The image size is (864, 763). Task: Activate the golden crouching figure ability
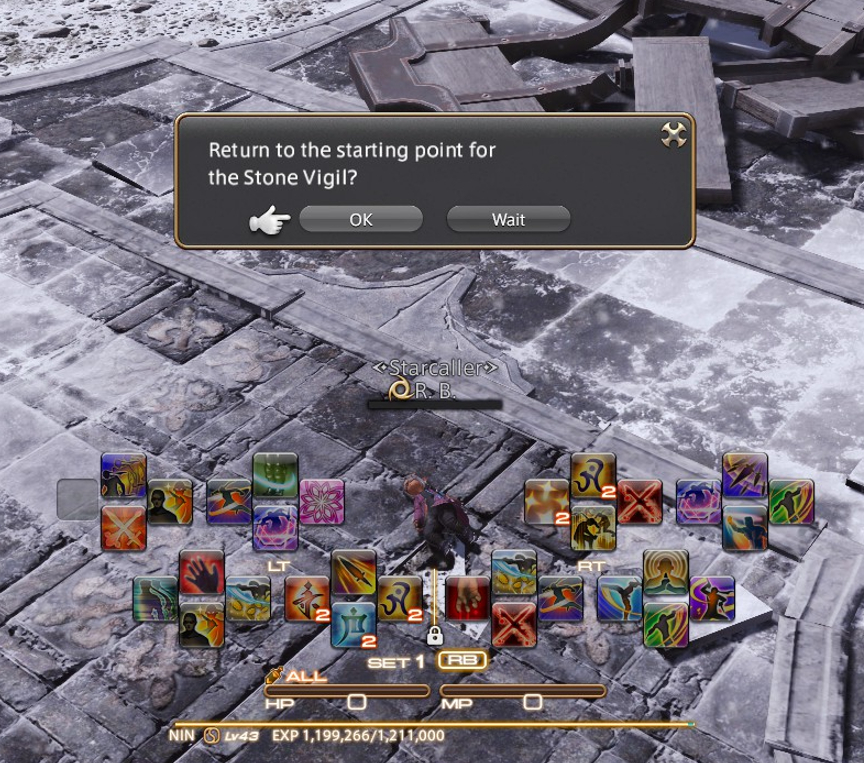click(x=593, y=527)
